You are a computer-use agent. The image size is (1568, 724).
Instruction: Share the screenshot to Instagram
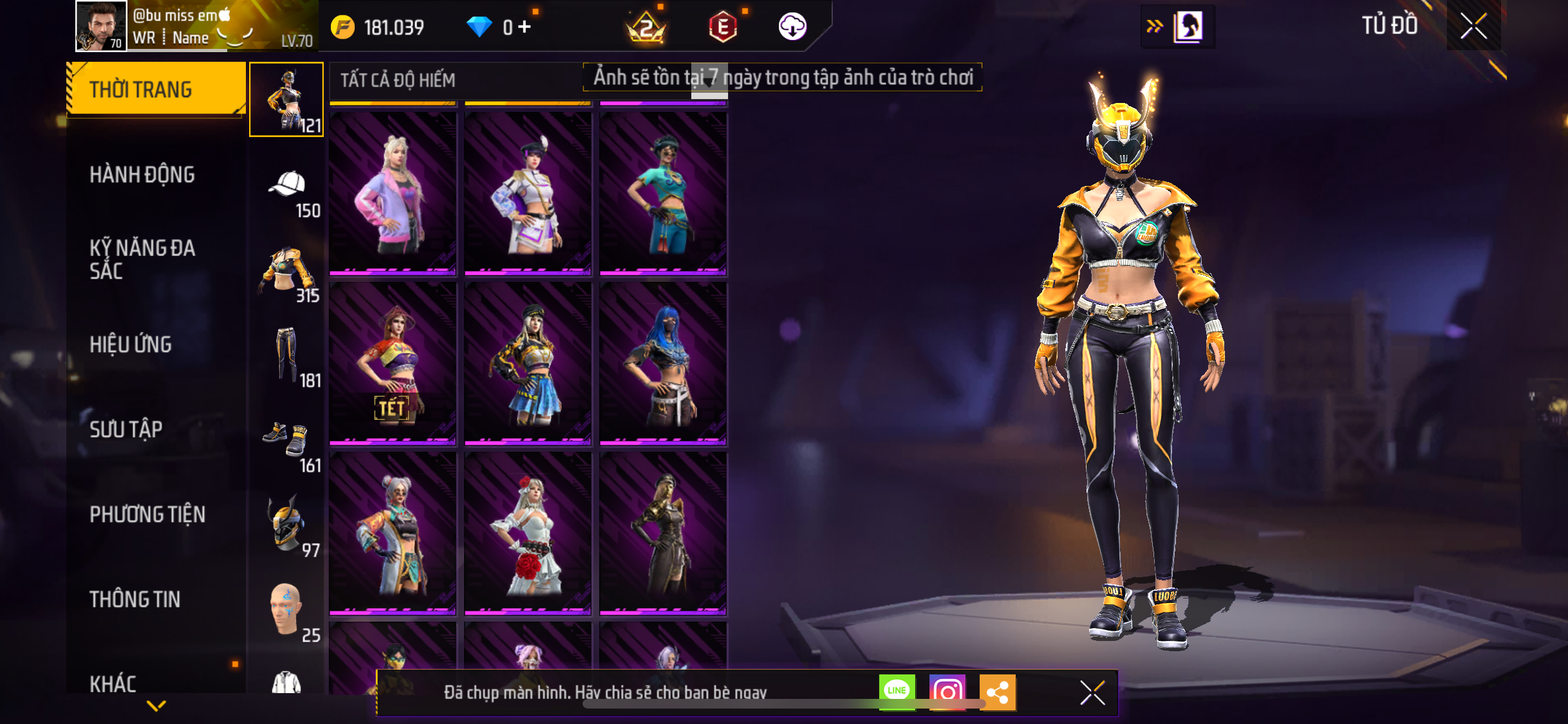[x=947, y=692]
